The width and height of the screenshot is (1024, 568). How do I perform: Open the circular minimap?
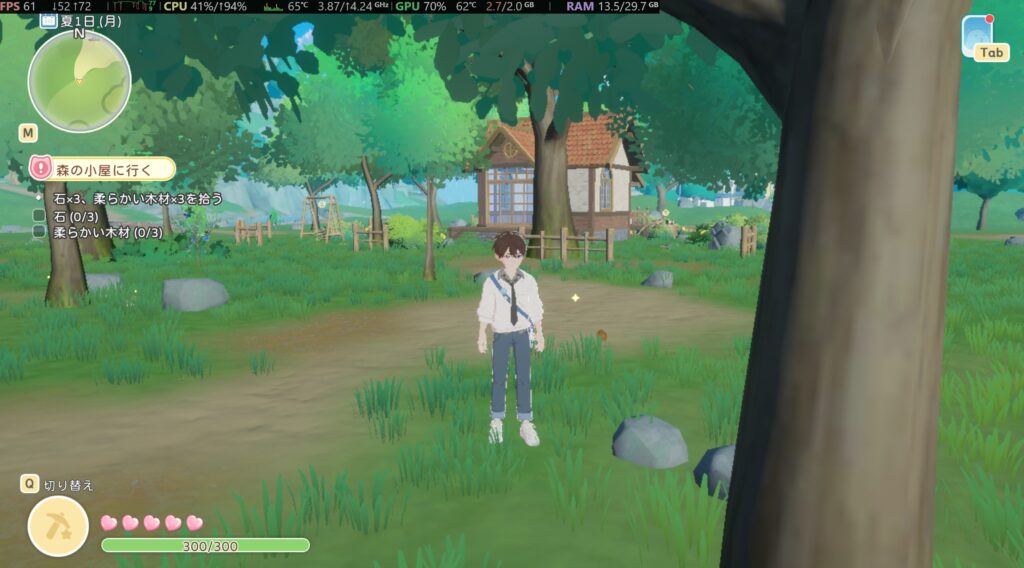coord(79,81)
